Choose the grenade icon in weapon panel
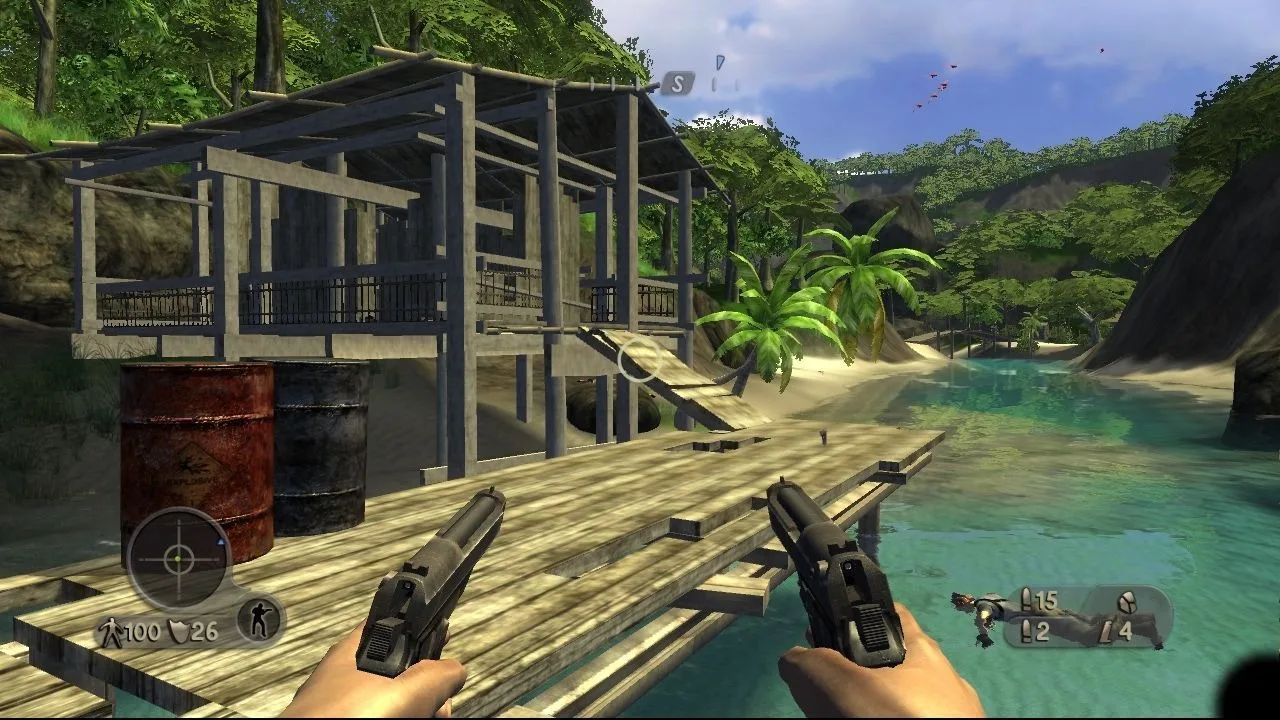The height and width of the screenshot is (720, 1280). 1126,600
